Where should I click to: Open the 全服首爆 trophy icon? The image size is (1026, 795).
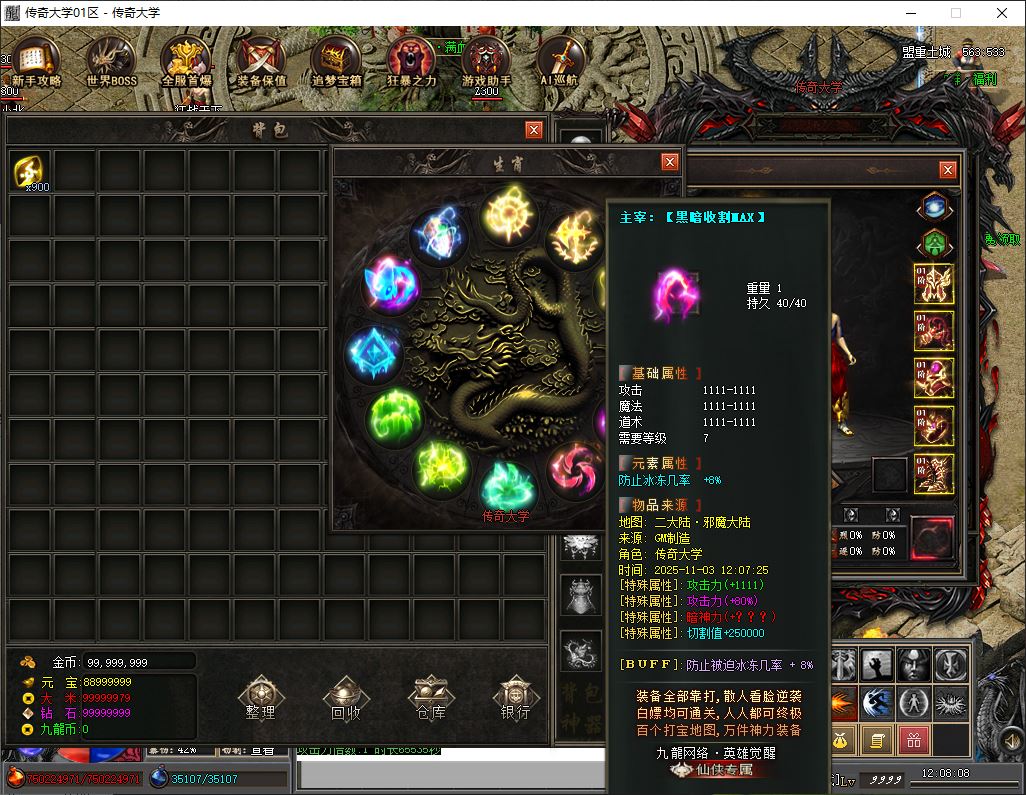click(x=185, y=62)
